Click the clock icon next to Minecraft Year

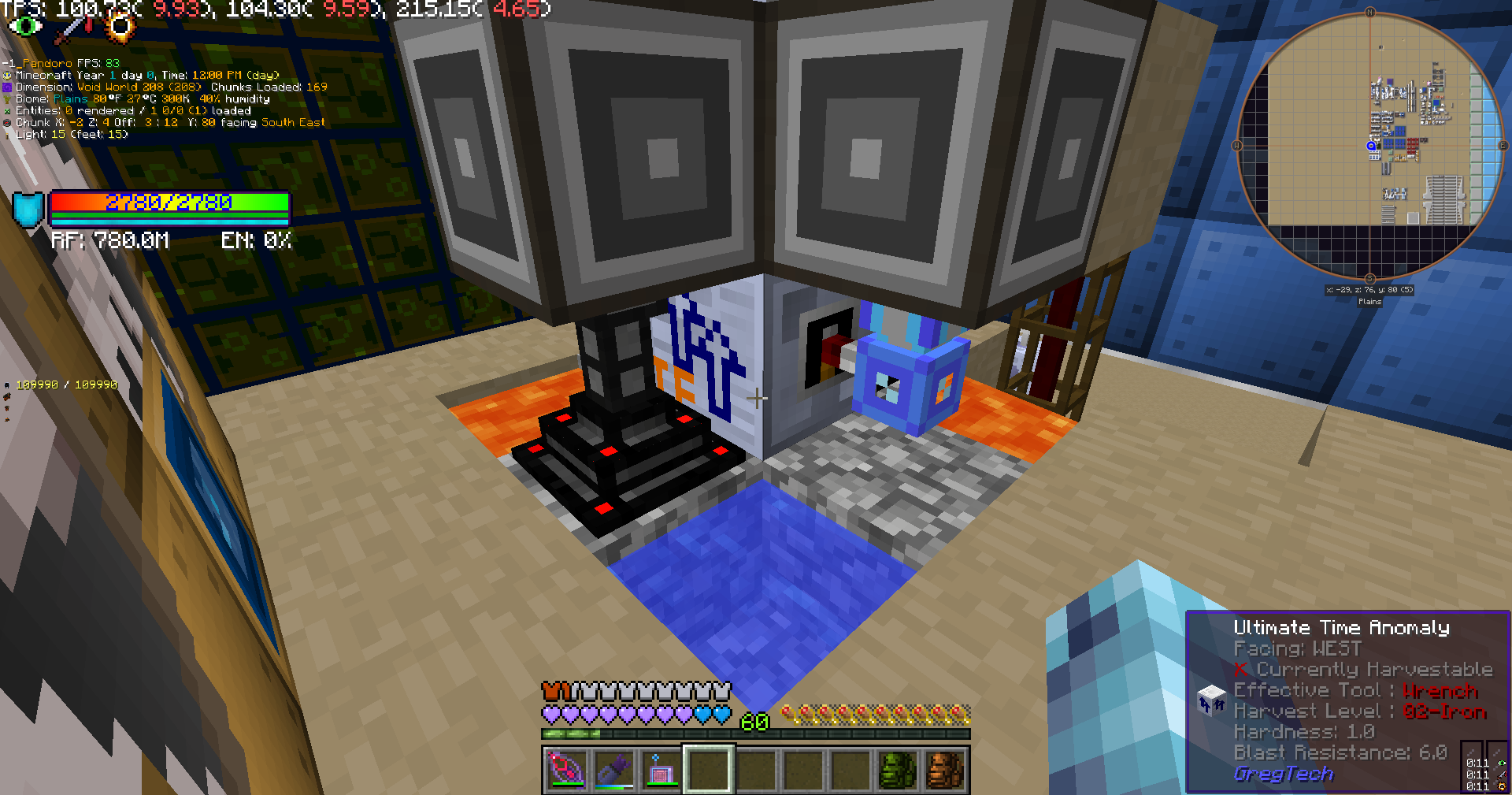click(x=6, y=74)
